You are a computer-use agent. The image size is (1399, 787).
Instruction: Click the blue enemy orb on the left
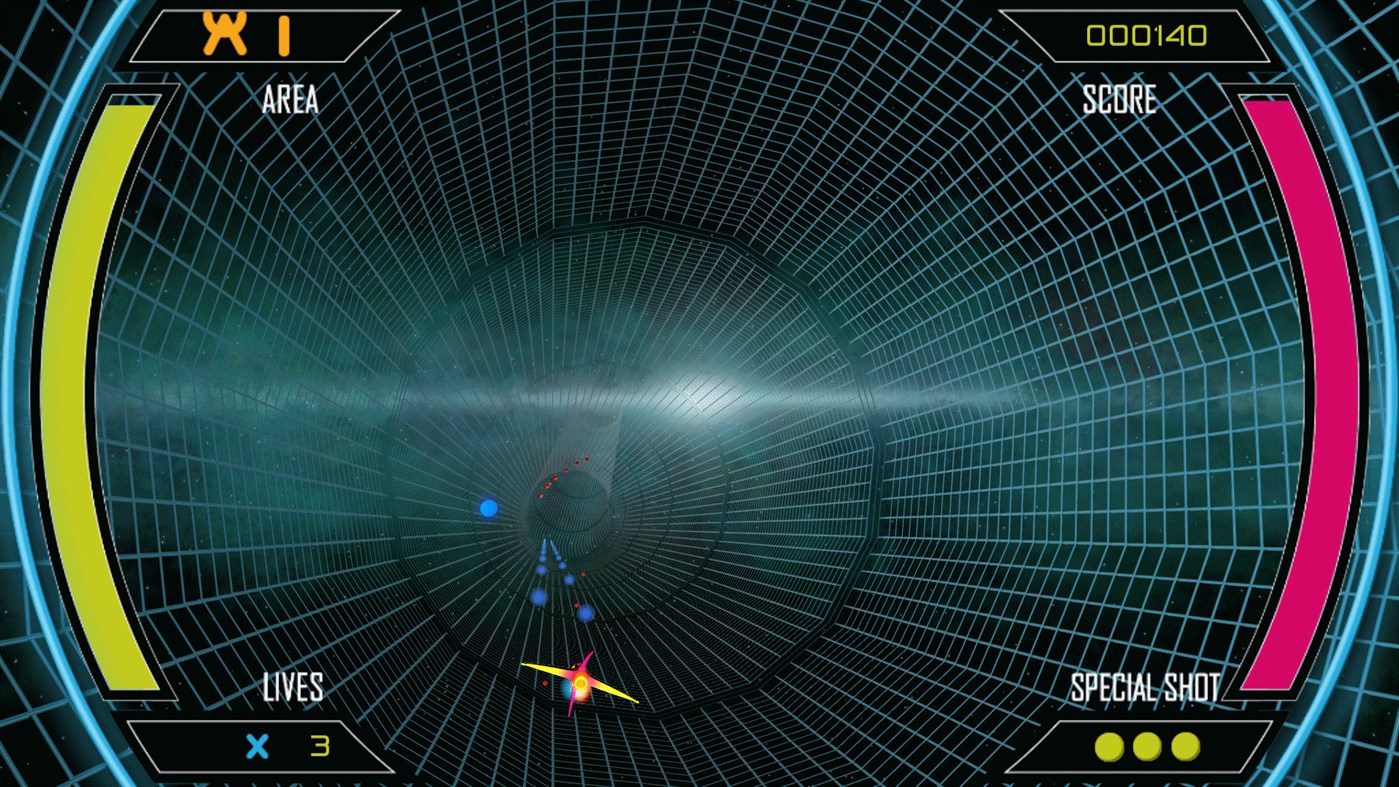point(488,507)
